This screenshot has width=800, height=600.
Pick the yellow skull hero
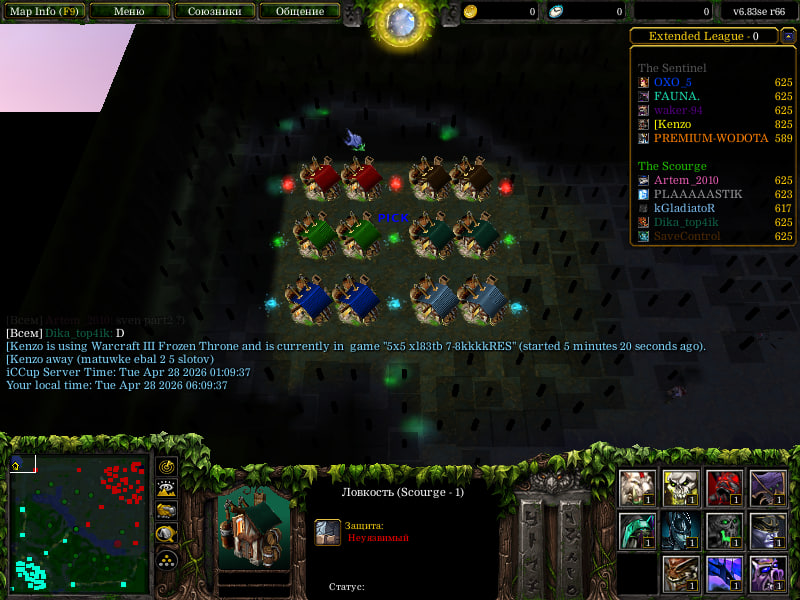(x=681, y=488)
